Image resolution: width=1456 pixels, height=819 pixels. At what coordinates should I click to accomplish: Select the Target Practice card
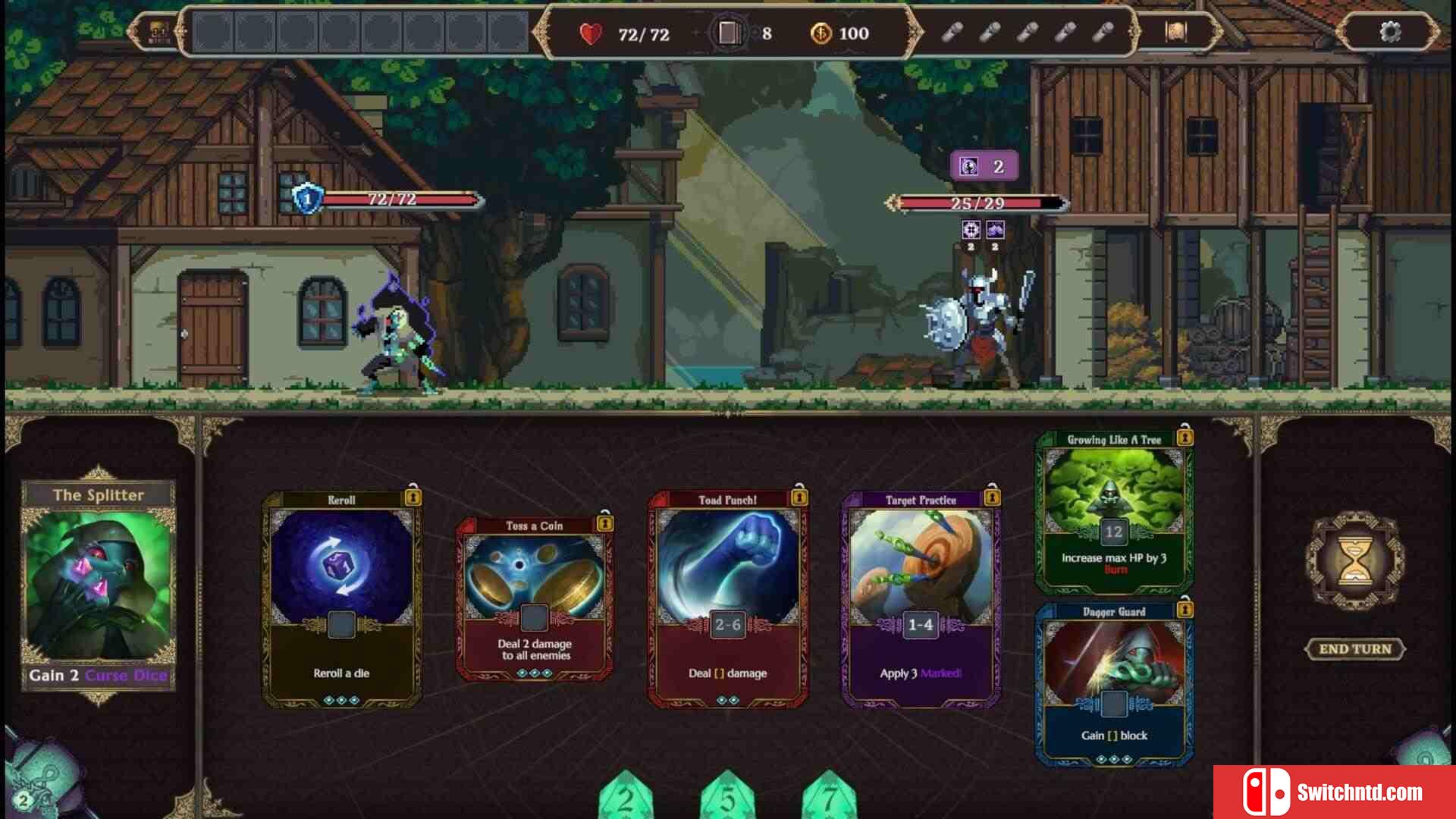(x=921, y=599)
